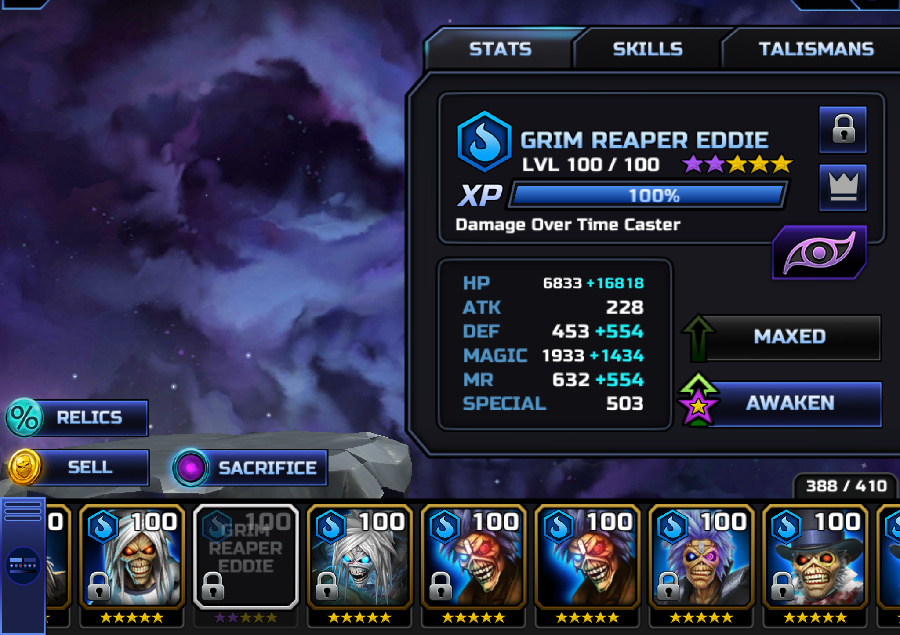Image resolution: width=900 pixels, height=635 pixels.
Task: Open the Talismans tab
Action: click(x=815, y=49)
